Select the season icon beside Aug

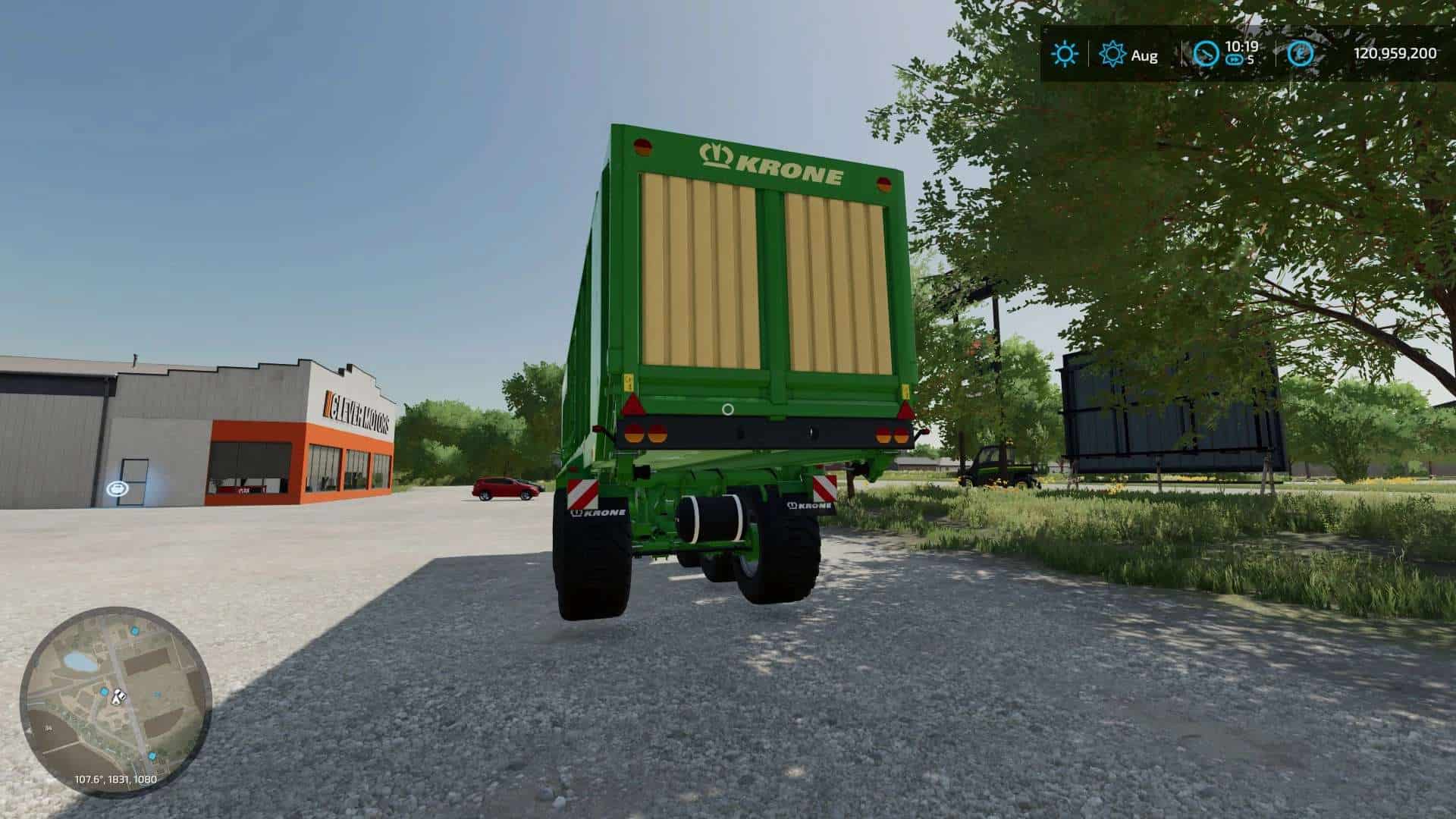click(1112, 54)
